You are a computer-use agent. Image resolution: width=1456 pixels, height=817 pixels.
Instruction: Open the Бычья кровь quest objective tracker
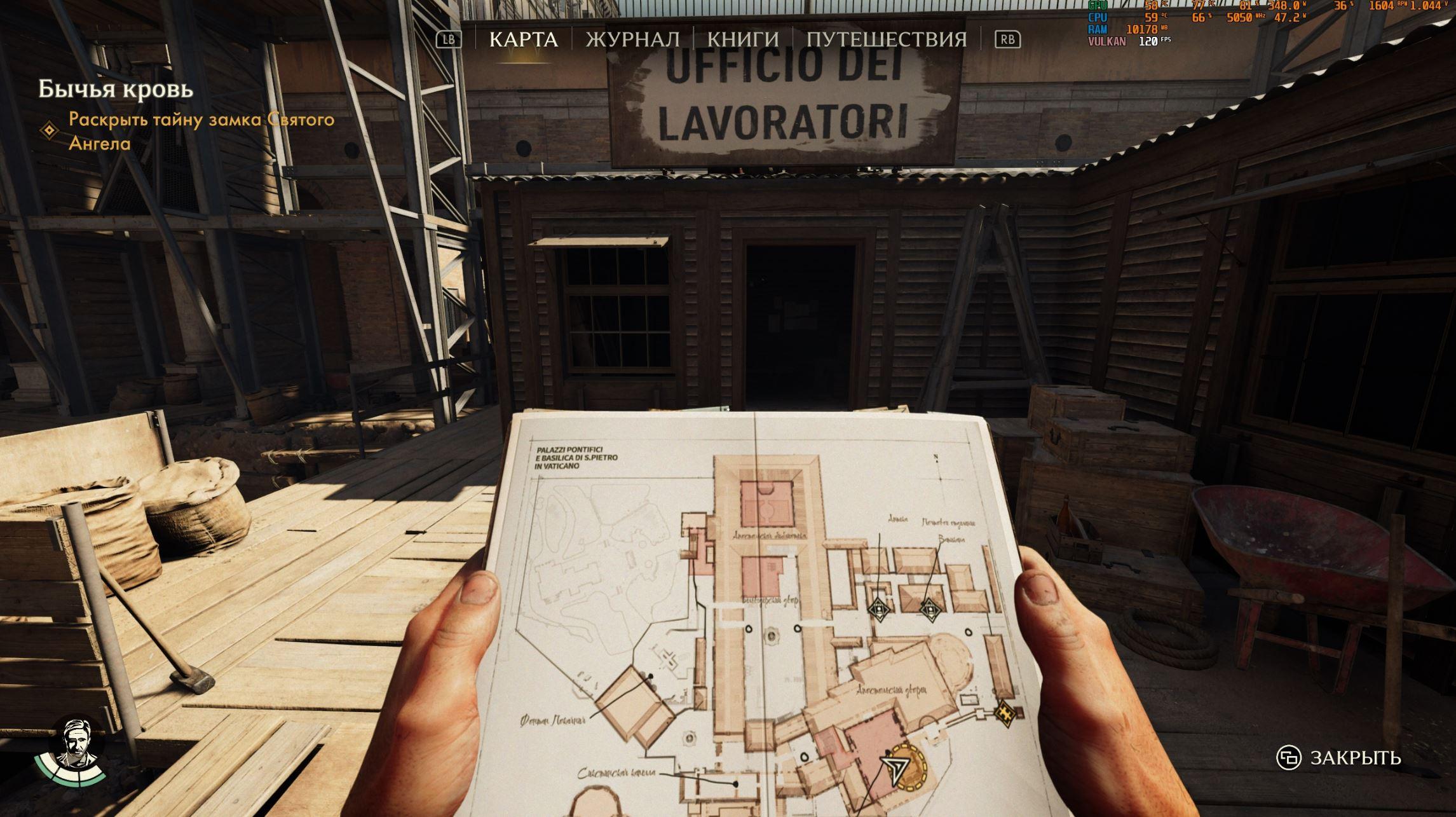(116, 90)
